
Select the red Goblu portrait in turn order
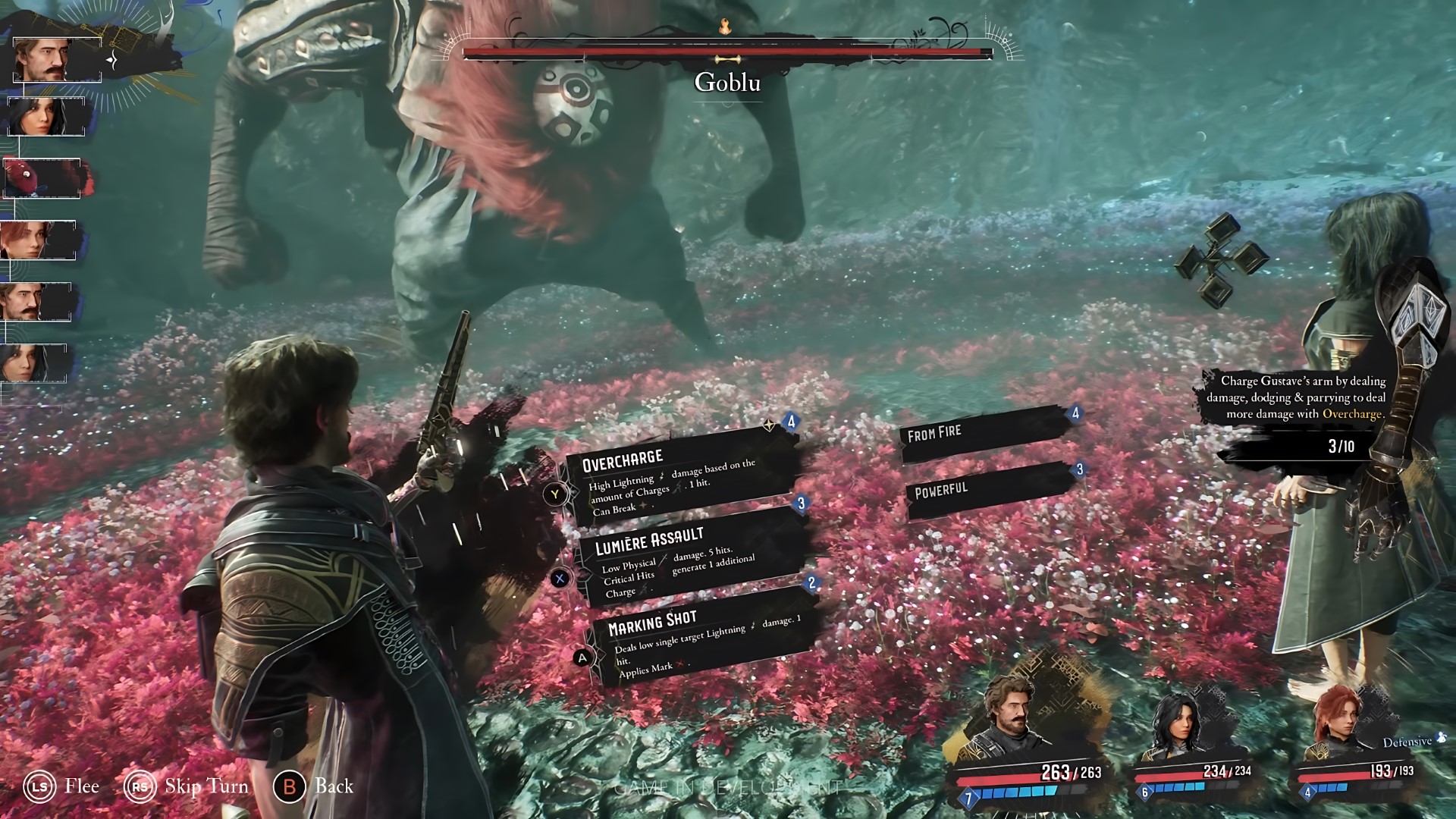[x=42, y=178]
